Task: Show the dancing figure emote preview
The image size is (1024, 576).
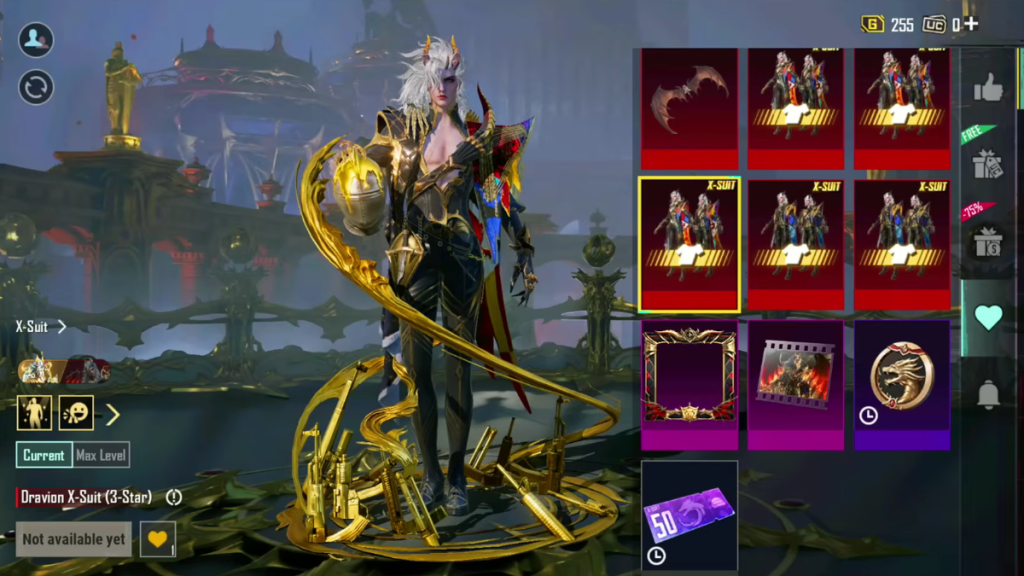Action: tap(34, 412)
